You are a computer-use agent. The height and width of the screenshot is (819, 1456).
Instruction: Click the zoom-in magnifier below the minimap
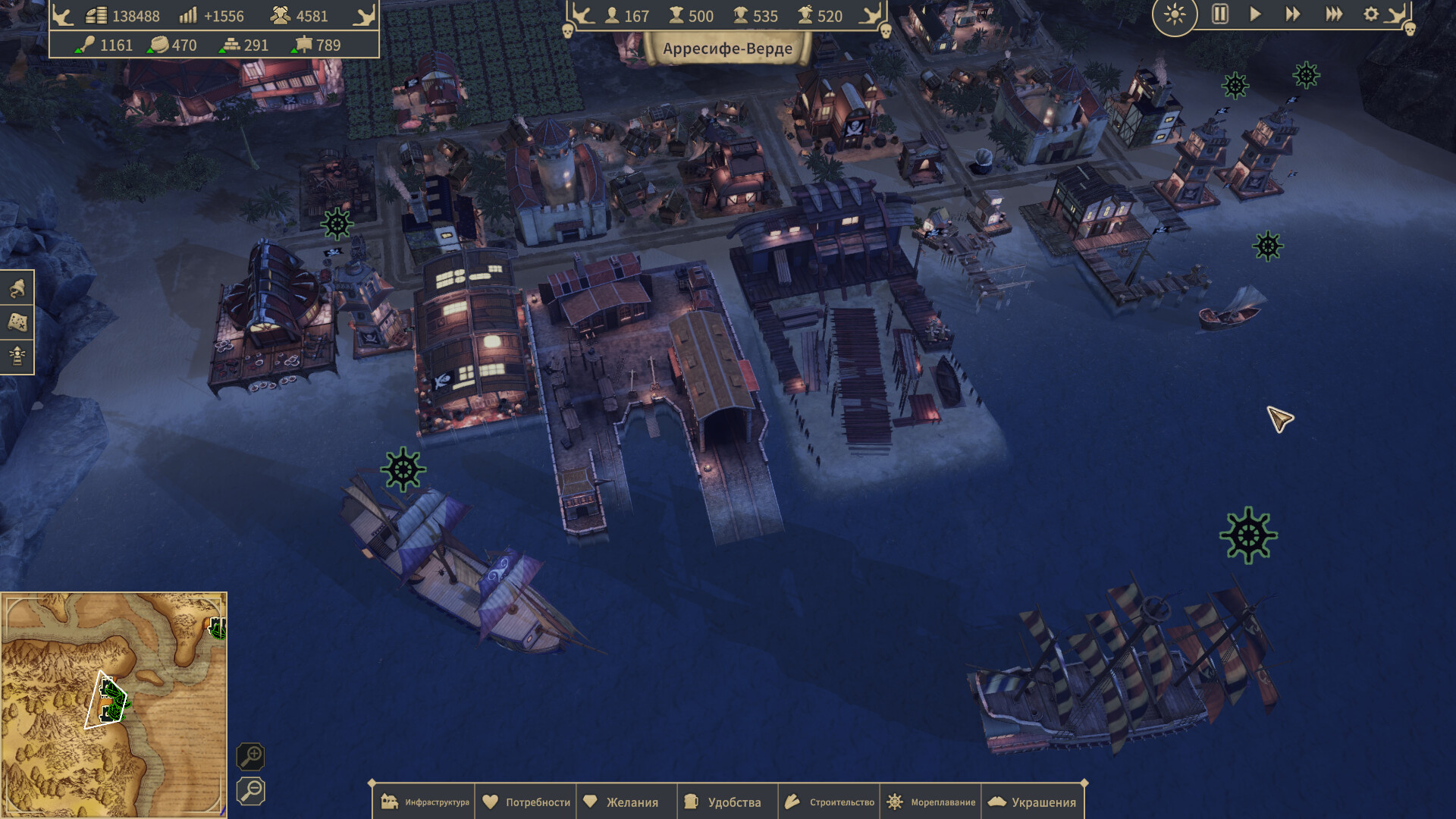pos(252,758)
